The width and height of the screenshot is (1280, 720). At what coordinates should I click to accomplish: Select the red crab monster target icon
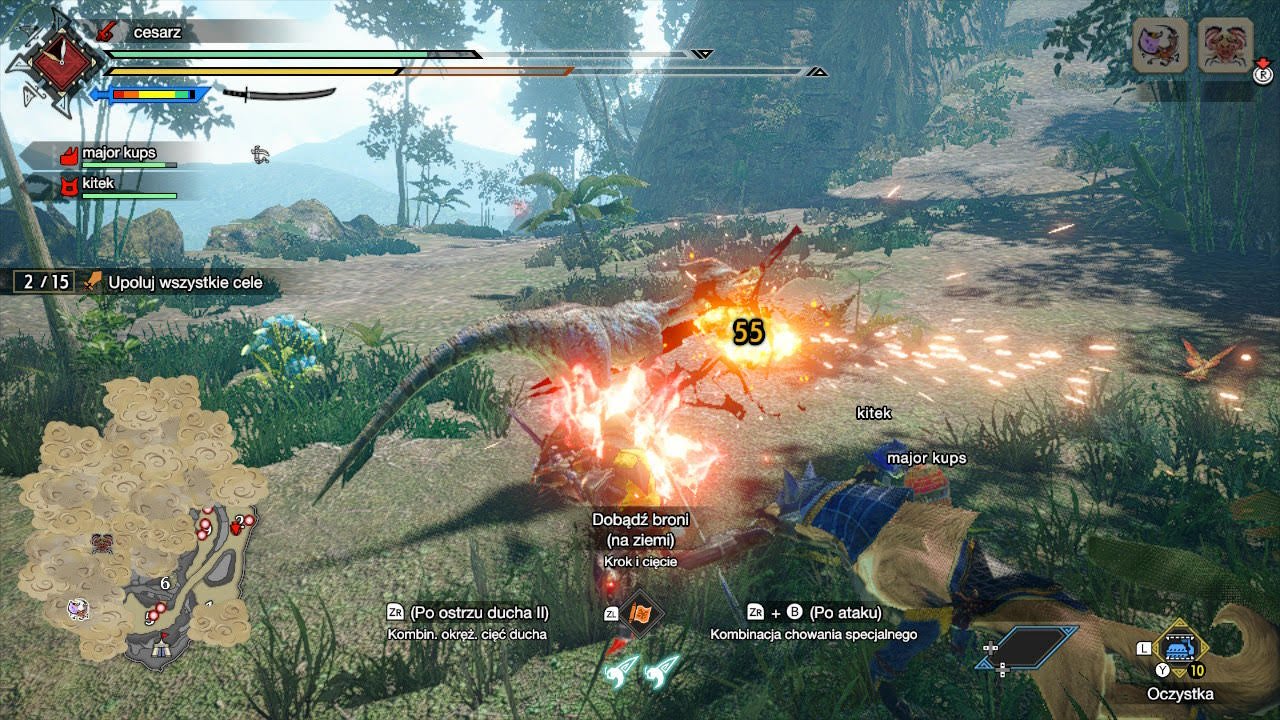[1224, 45]
